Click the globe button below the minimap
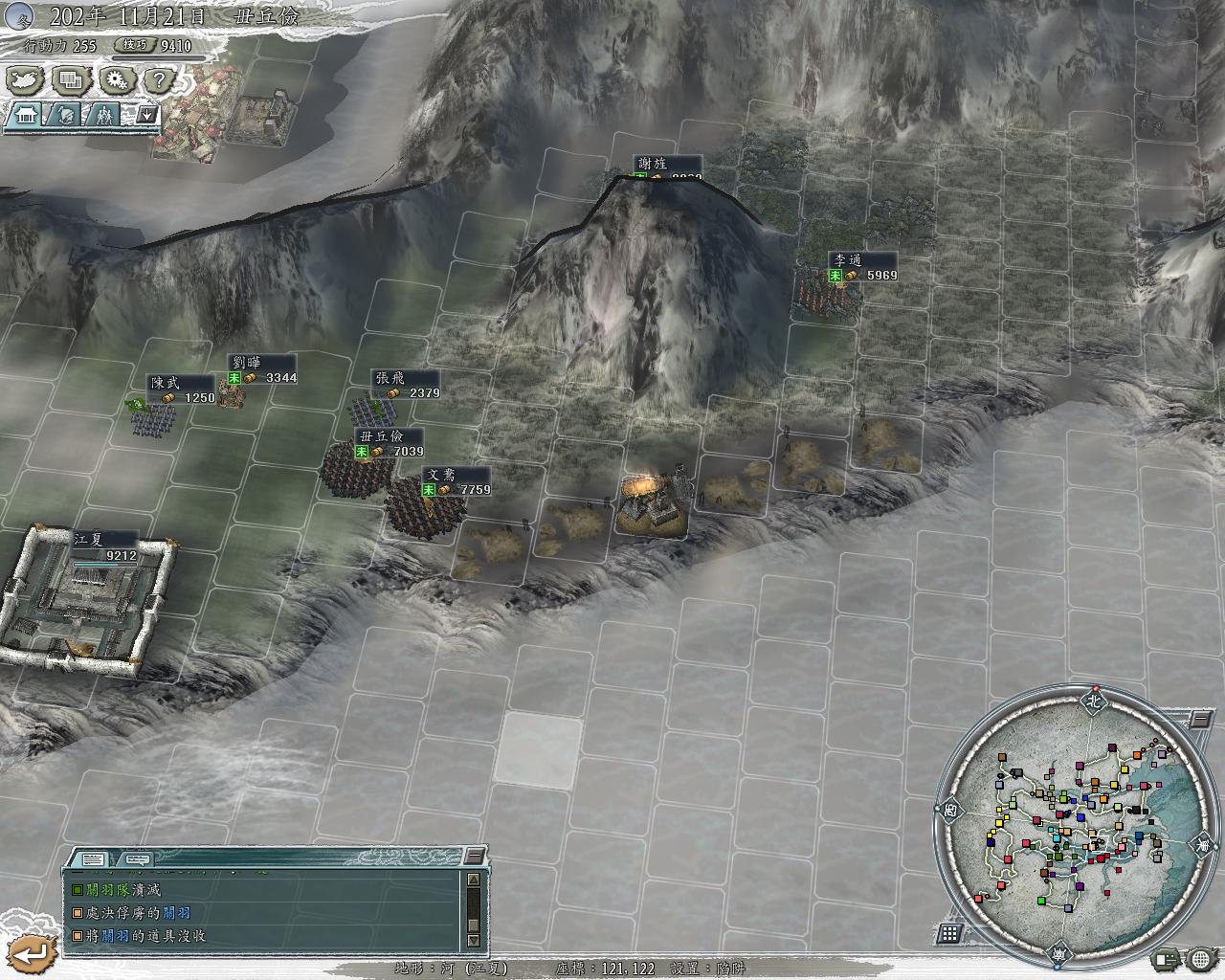This screenshot has height=980, width=1225. click(1201, 957)
